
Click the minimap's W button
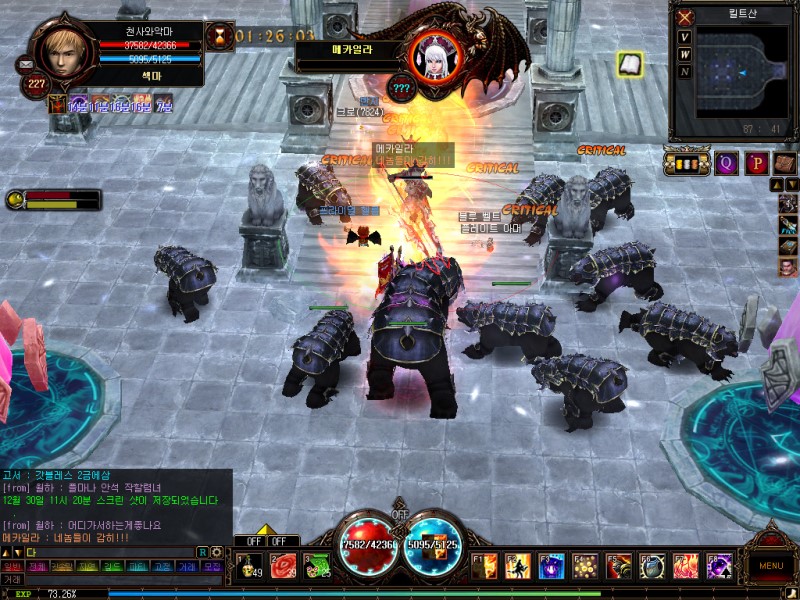685,55
